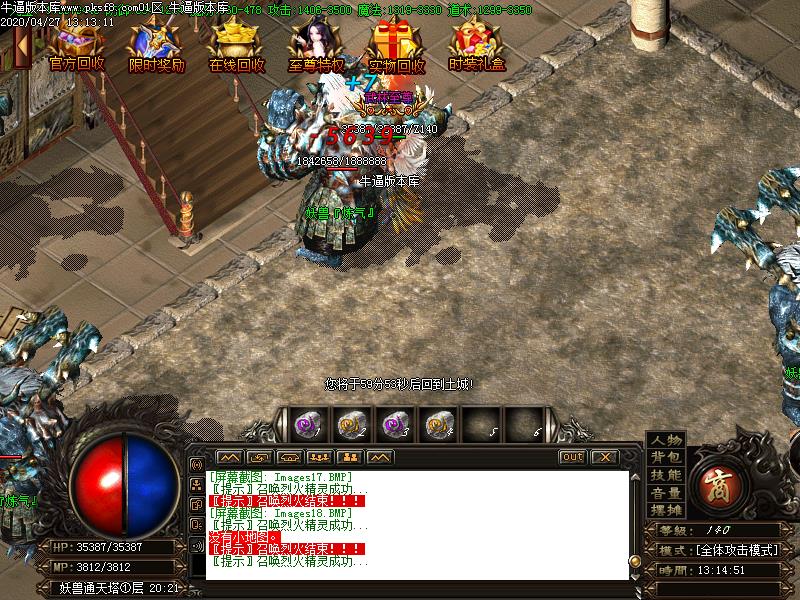Open the 官方回收 treasure chest icon
Viewport: 800px width, 600px height.
pyautogui.click(x=77, y=42)
